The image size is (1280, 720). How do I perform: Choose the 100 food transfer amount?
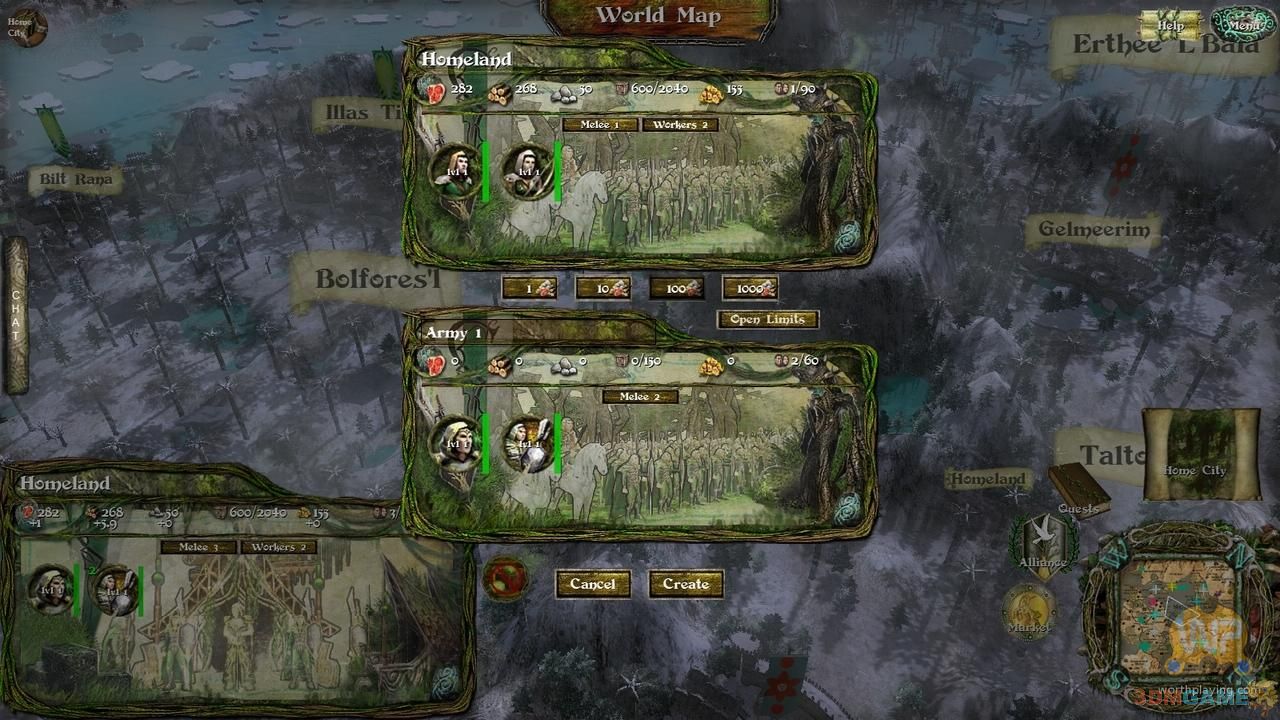coord(676,288)
